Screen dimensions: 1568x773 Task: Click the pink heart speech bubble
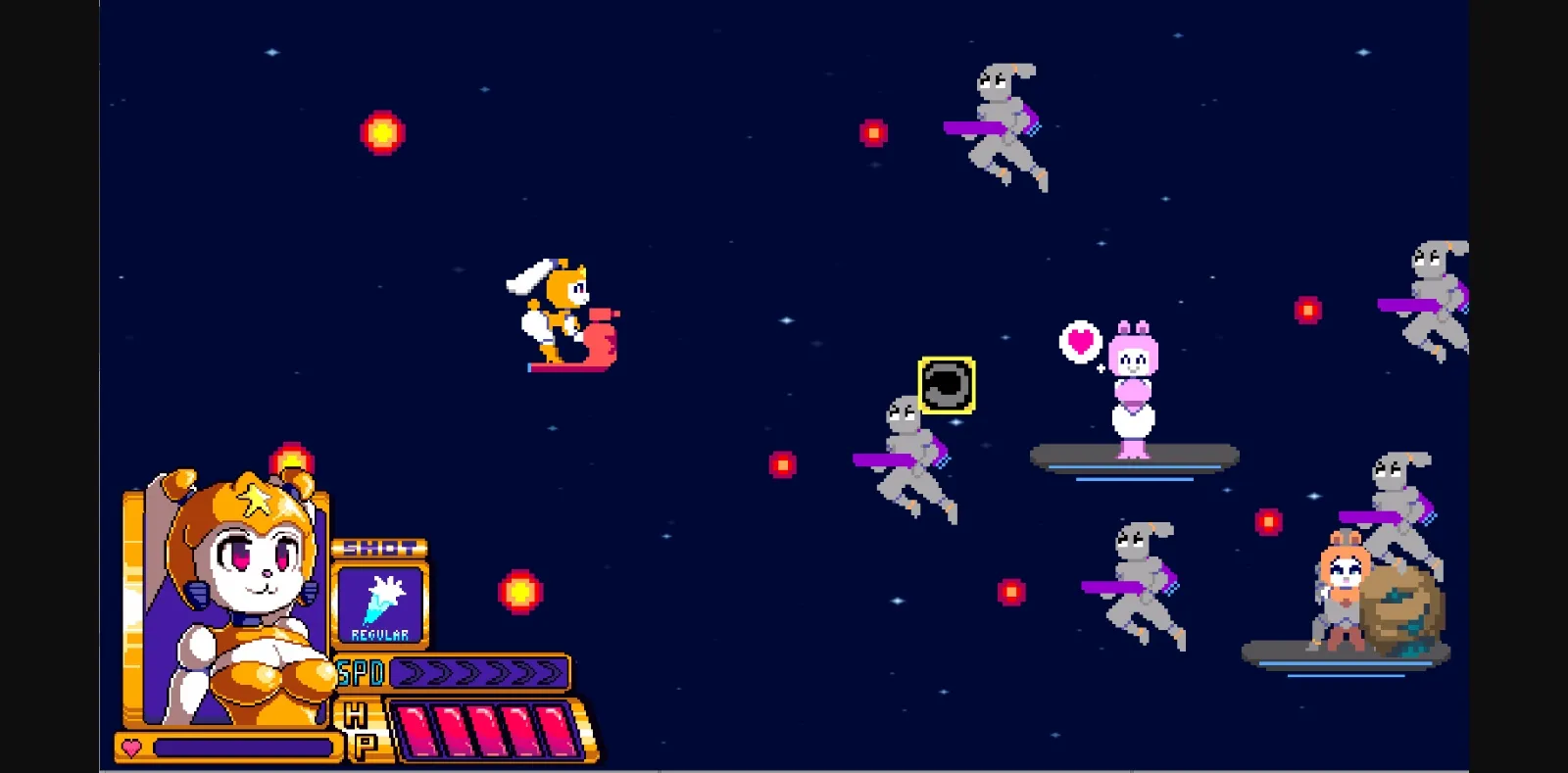pos(1078,343)
